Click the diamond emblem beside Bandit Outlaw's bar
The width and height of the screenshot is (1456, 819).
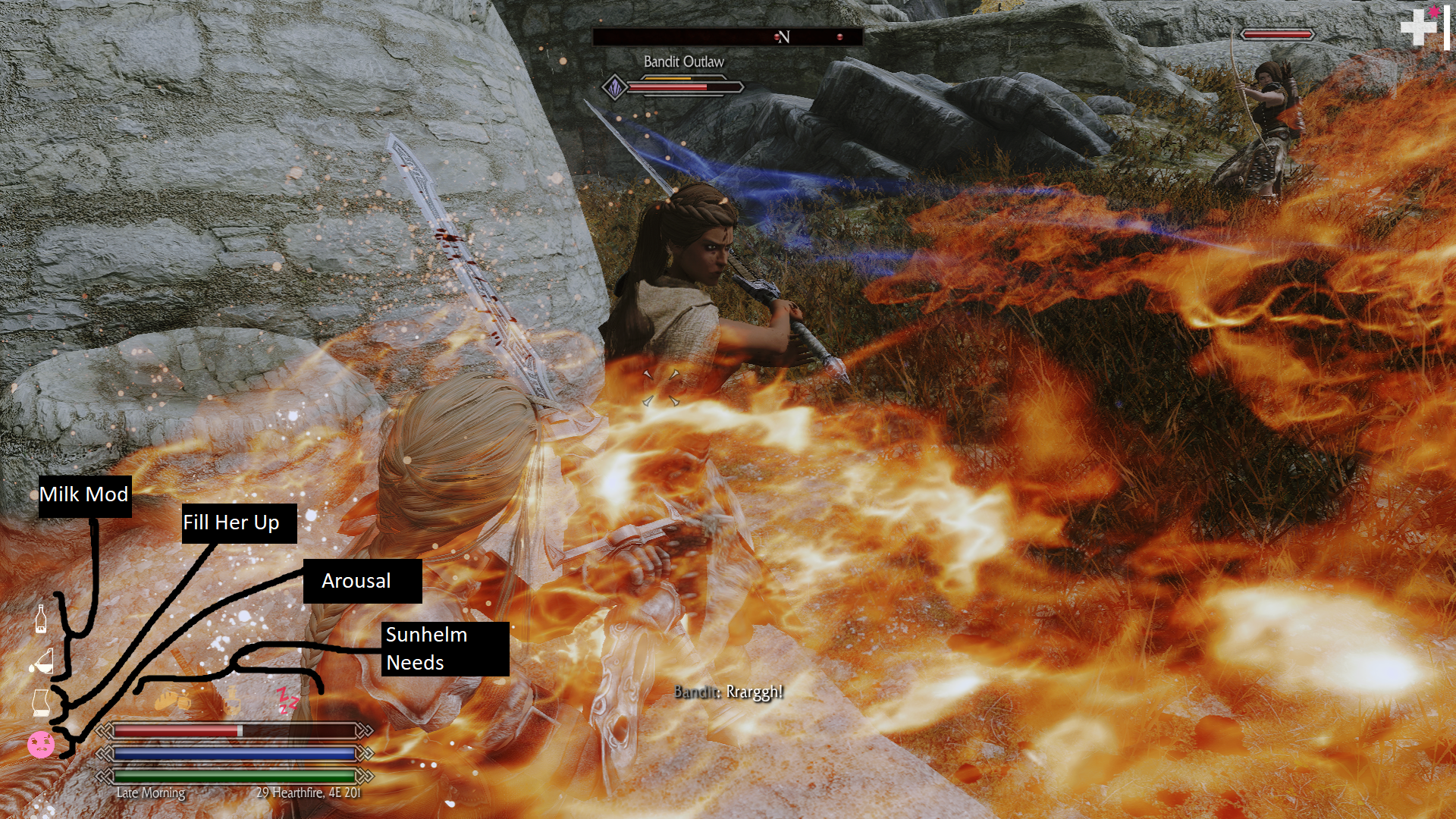pos(615,87)
